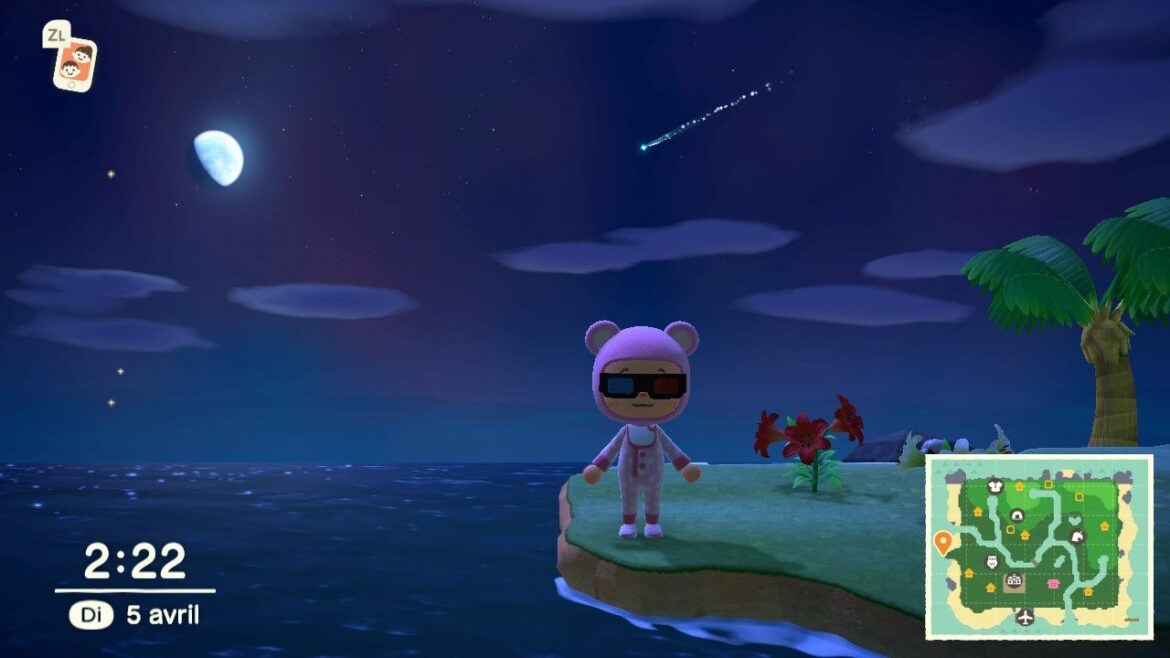The image size is (1170, 658).
Task: Open the island minimap
Action: point(1039,546)
